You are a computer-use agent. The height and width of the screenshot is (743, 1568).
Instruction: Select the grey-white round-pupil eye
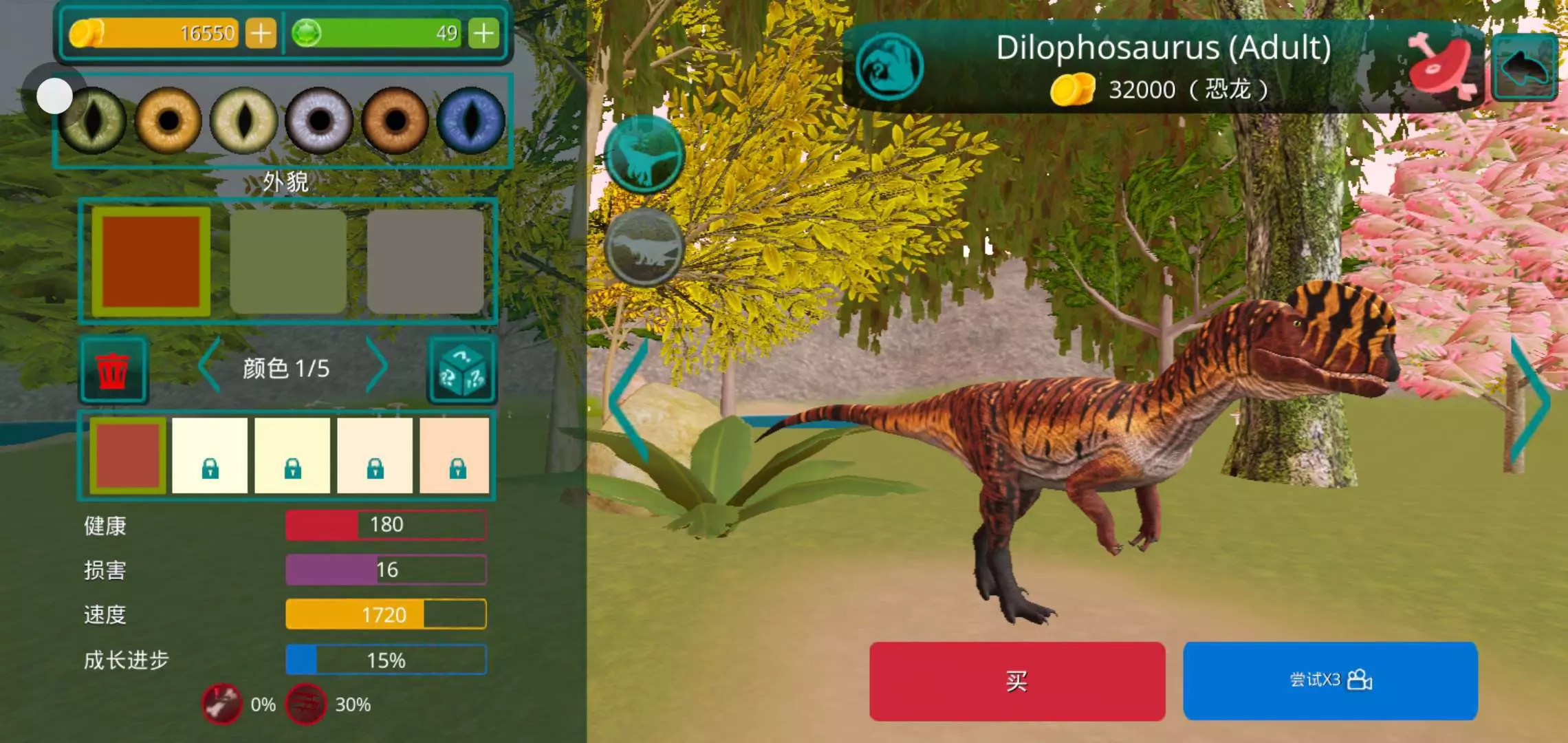tap(319, 120)
